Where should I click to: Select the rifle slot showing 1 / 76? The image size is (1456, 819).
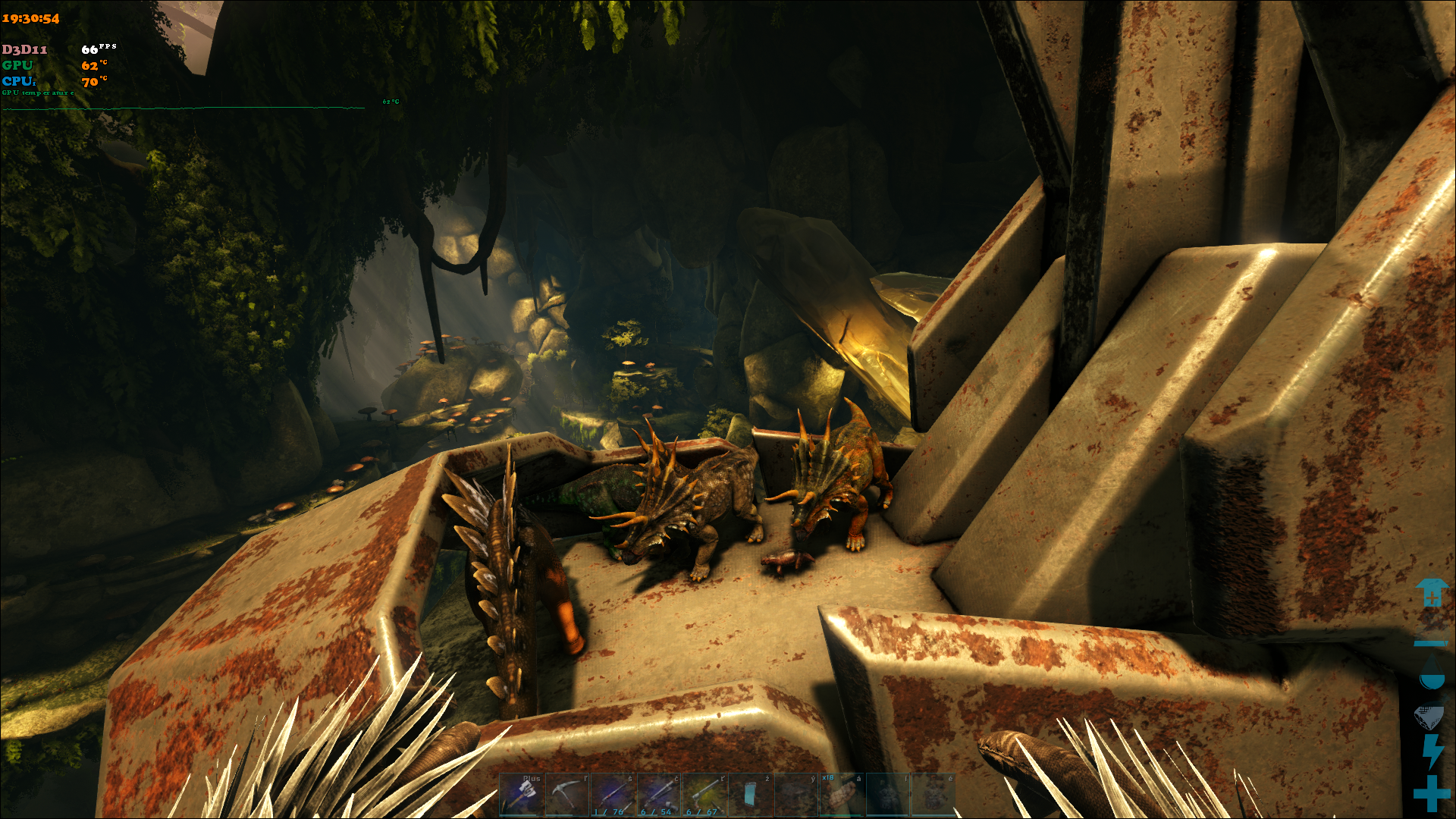pos(613,795)
